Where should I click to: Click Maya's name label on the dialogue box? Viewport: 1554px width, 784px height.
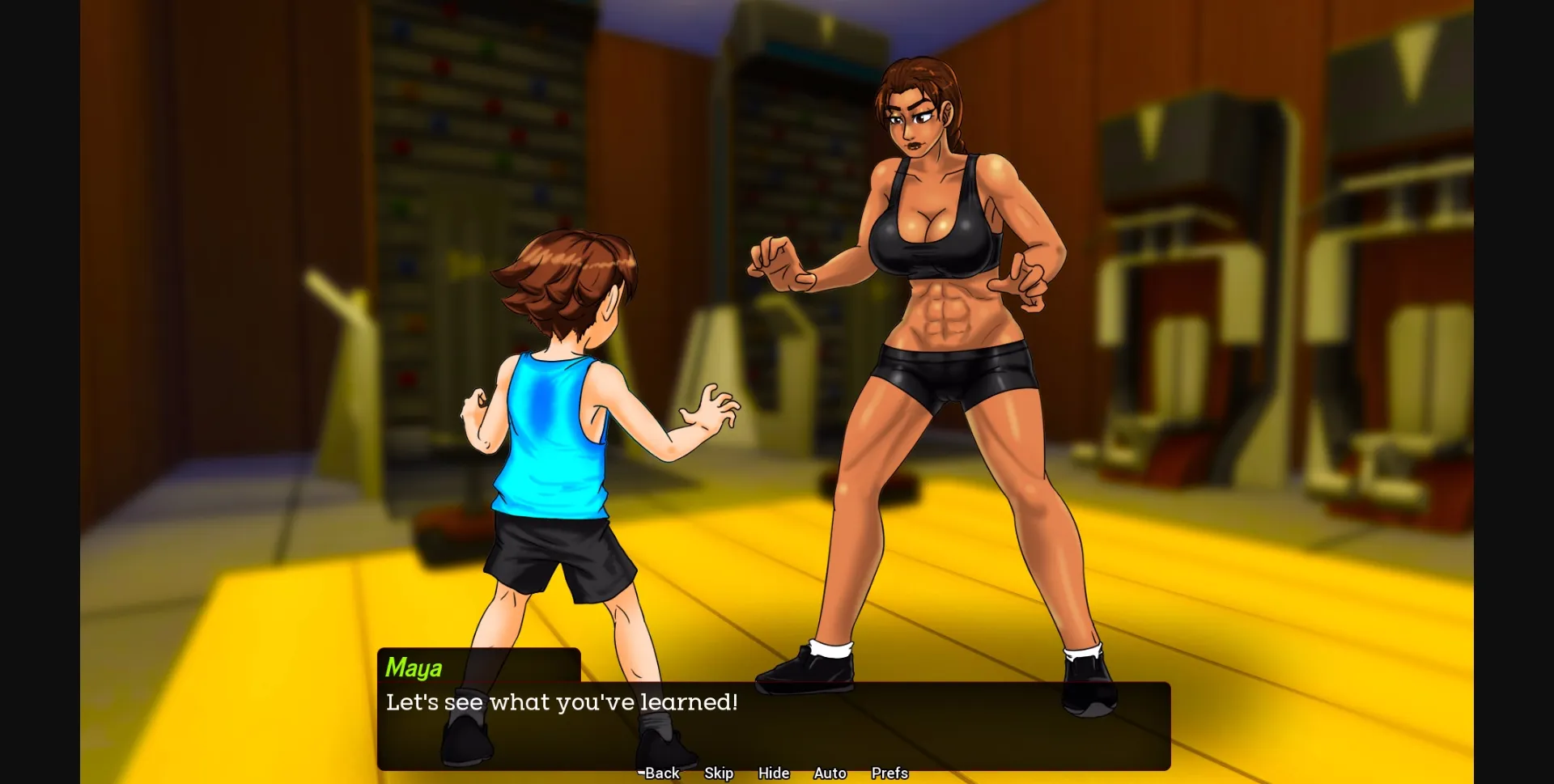point(413,668)
